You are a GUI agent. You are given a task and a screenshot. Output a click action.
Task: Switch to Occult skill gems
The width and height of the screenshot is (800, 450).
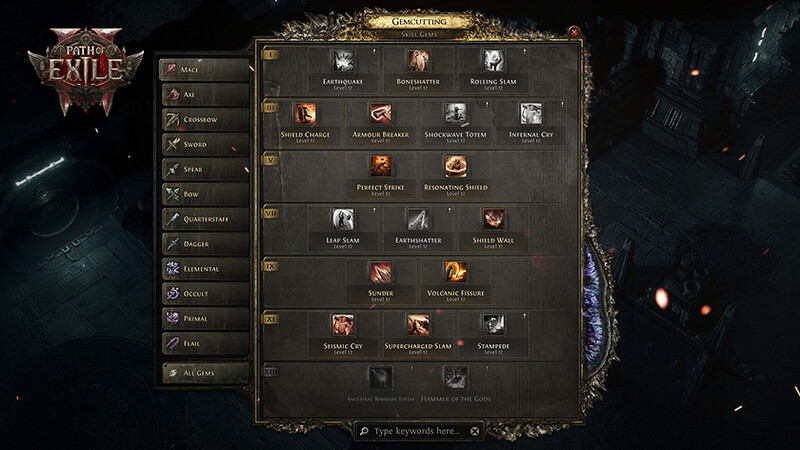tap(206, 294)
